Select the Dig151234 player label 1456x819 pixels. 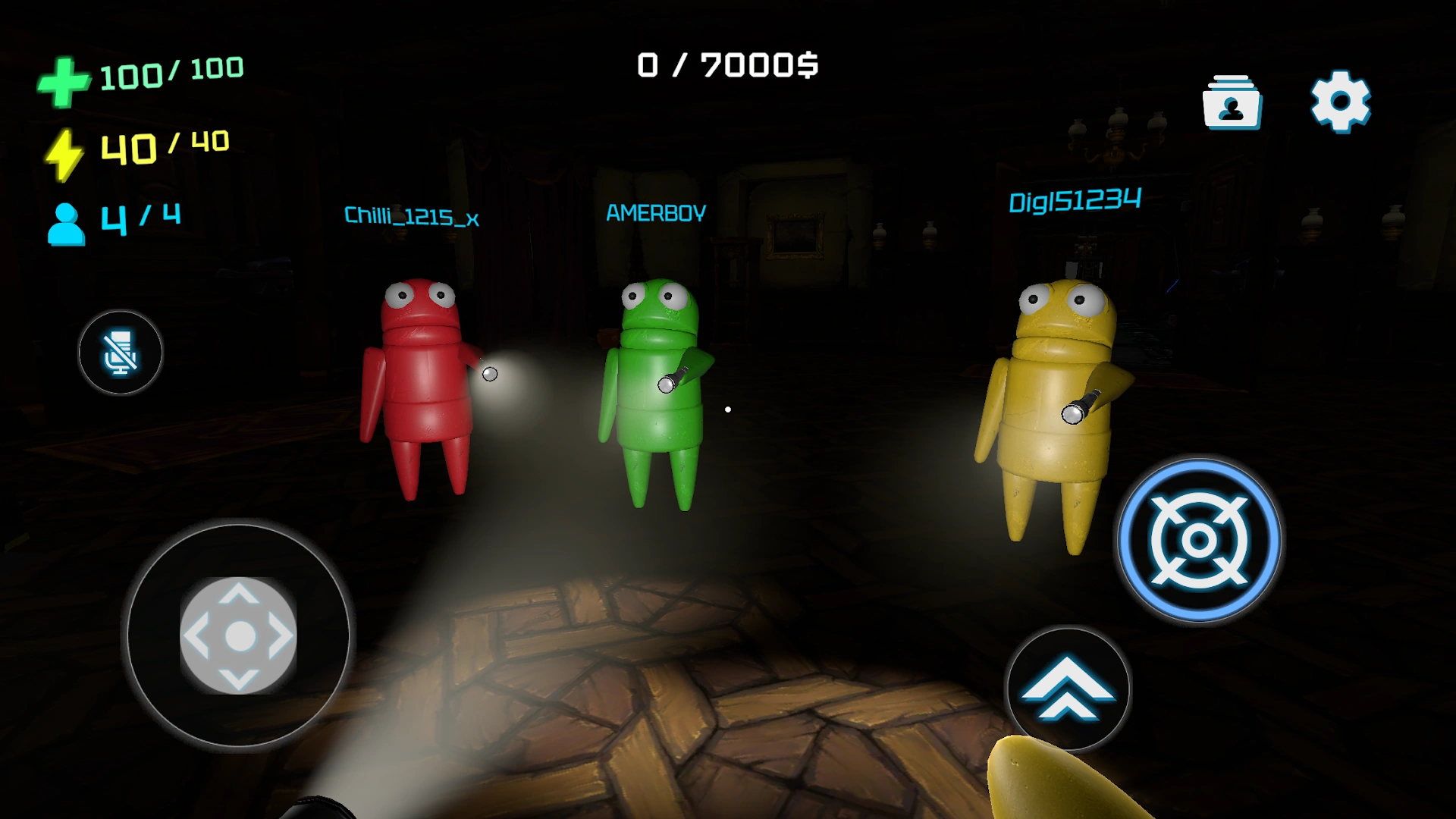point(1076,201)
